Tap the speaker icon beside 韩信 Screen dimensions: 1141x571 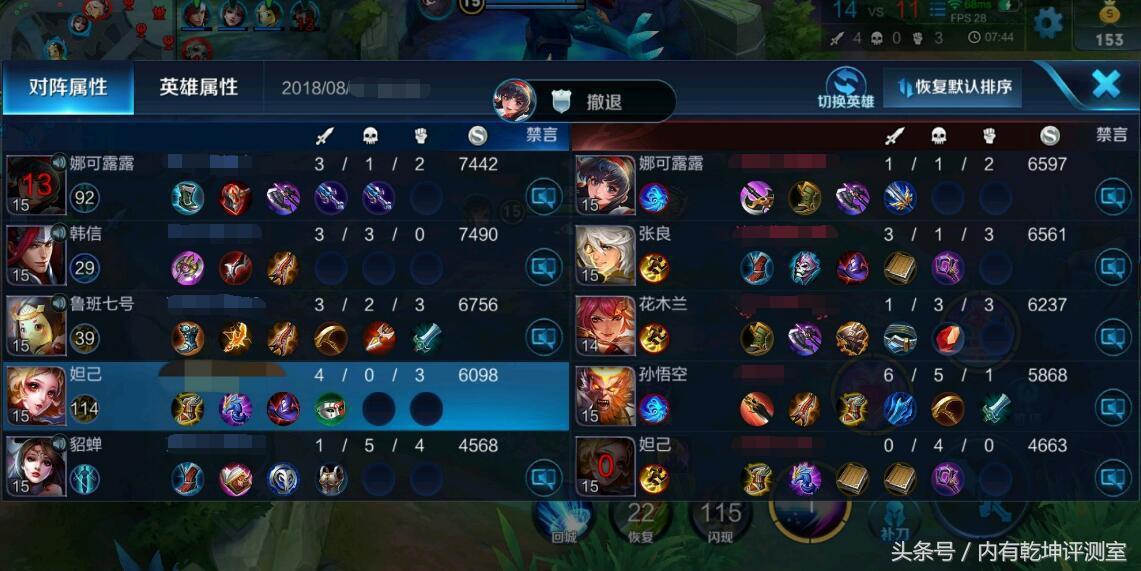[58, 232]
